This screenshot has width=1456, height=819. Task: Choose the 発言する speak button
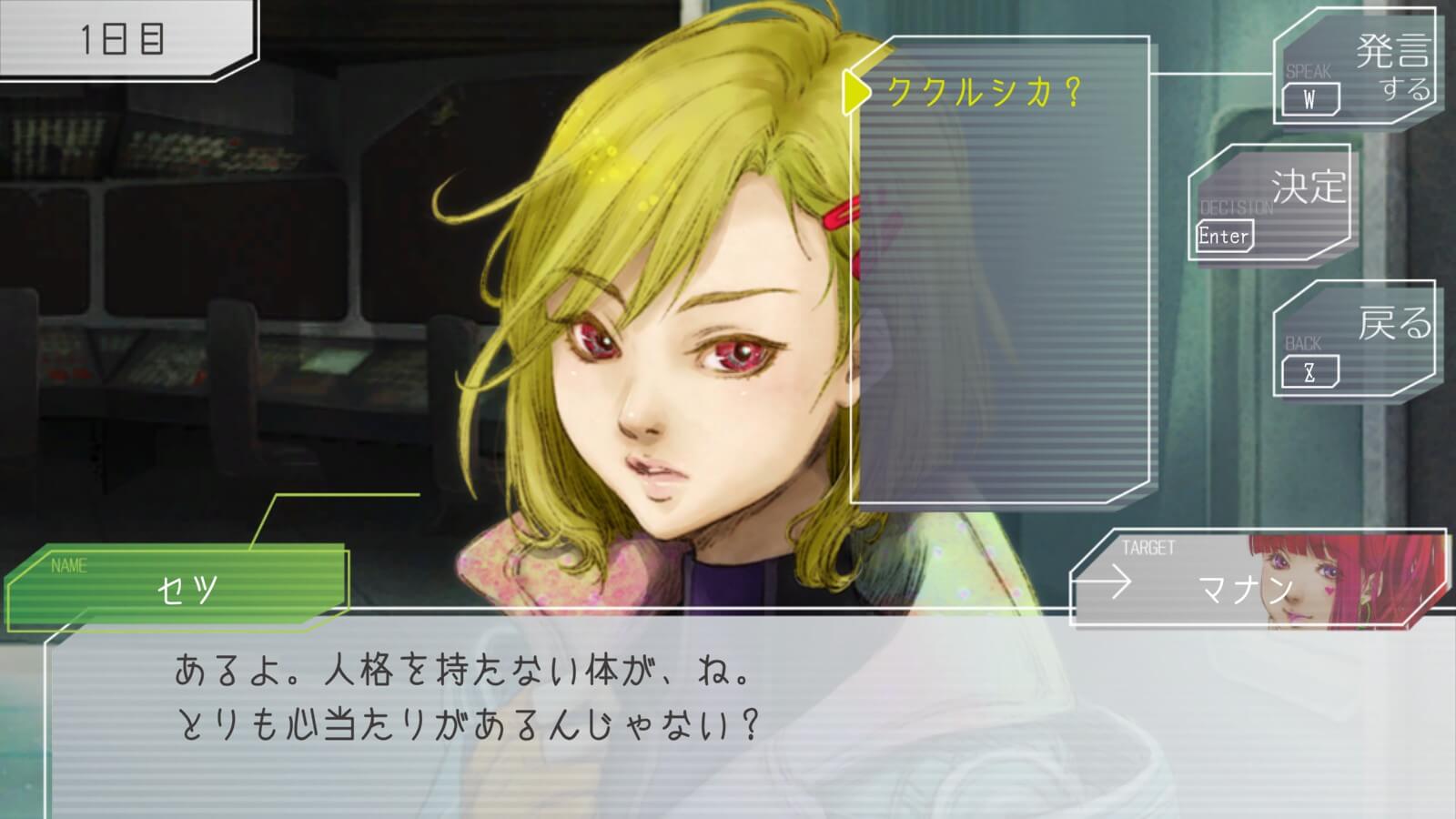coord(1355,69)
